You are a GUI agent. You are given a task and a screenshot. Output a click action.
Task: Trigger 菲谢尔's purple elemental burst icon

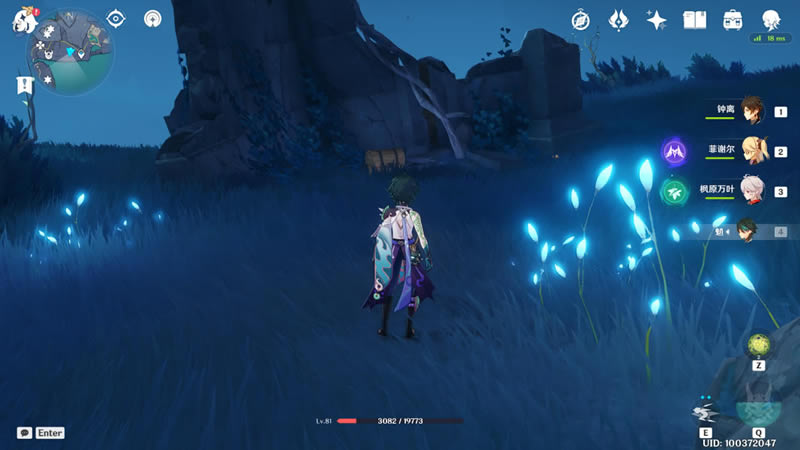(673, 152)
